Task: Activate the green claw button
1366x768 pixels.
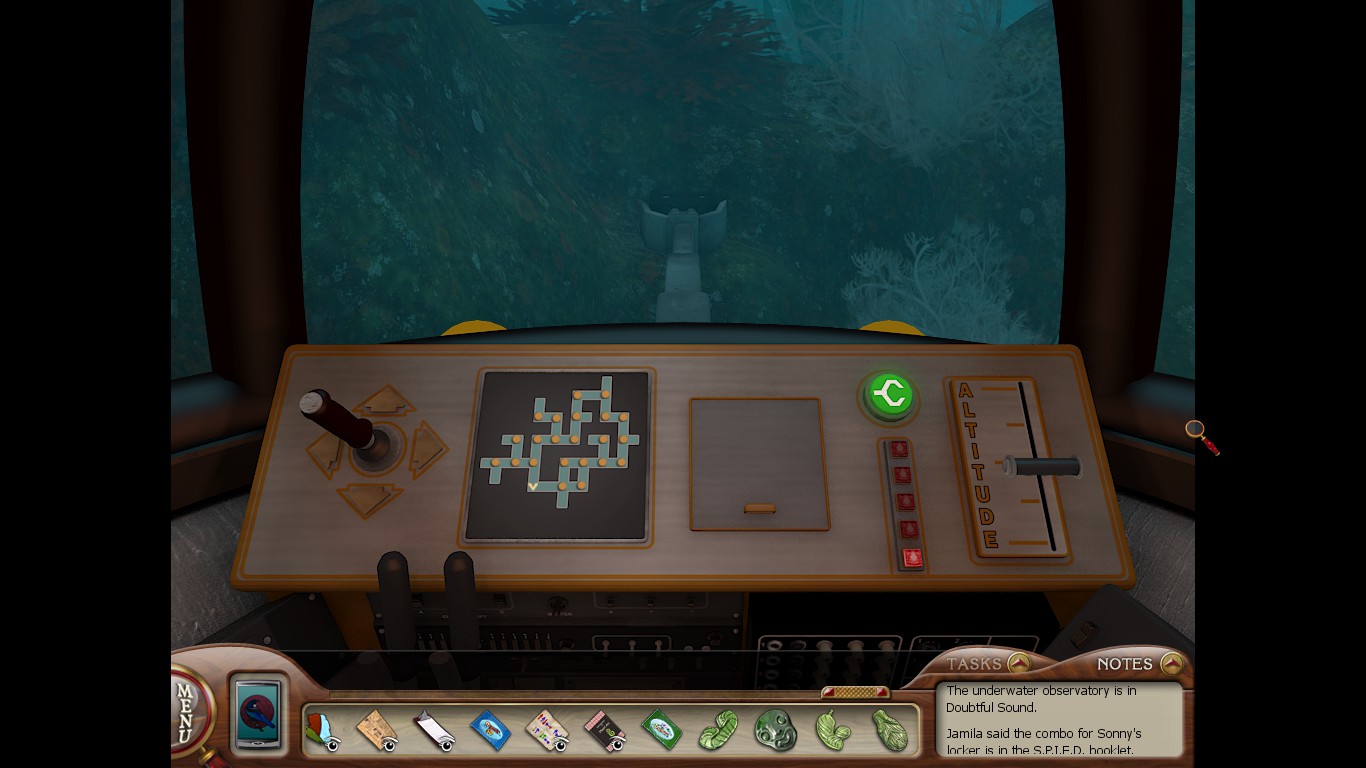Action: pos(888,394)
